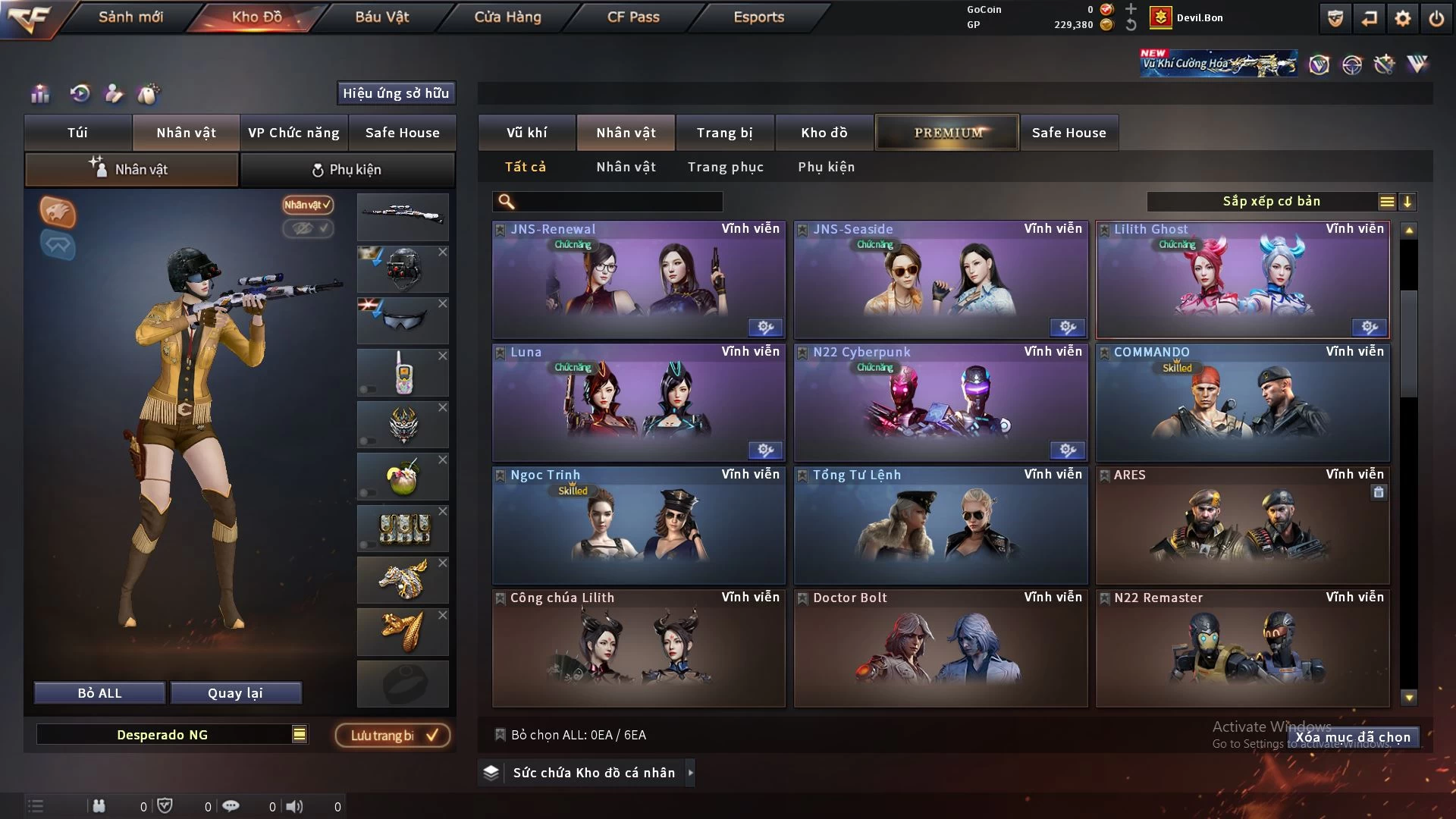Filter by Trang phục category

coord(725,167)
